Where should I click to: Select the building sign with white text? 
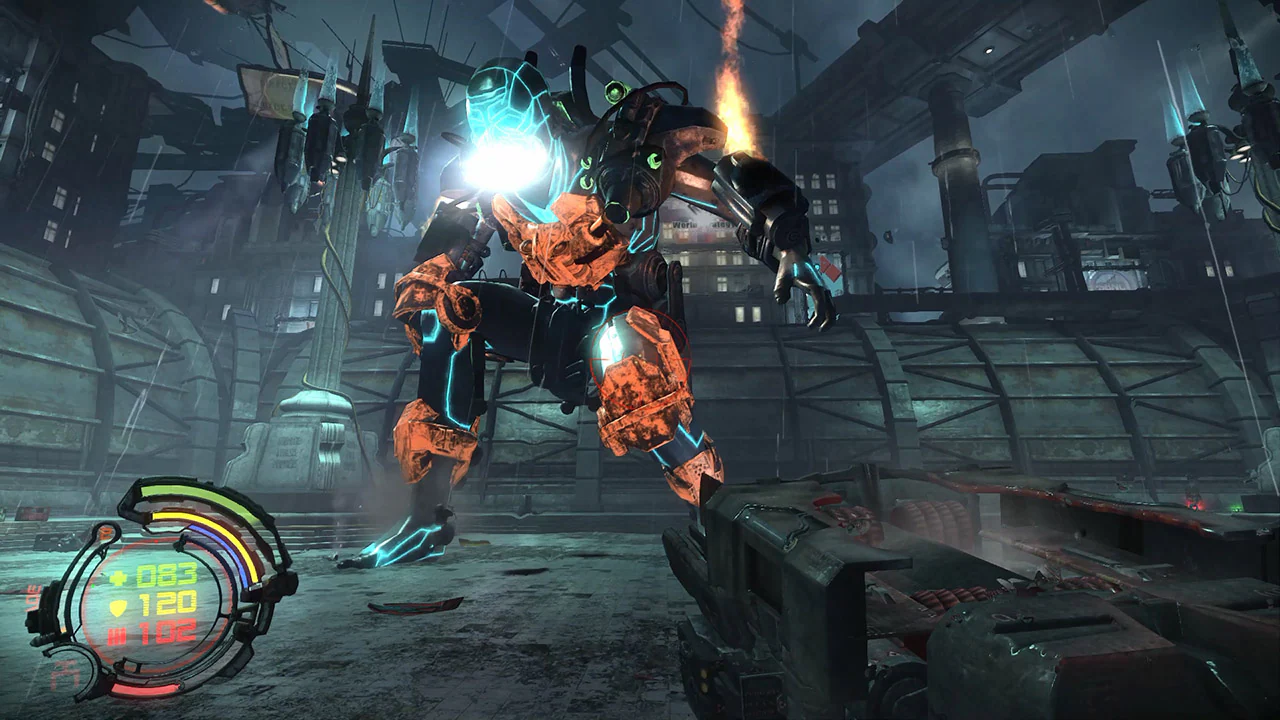pos(685,224)
